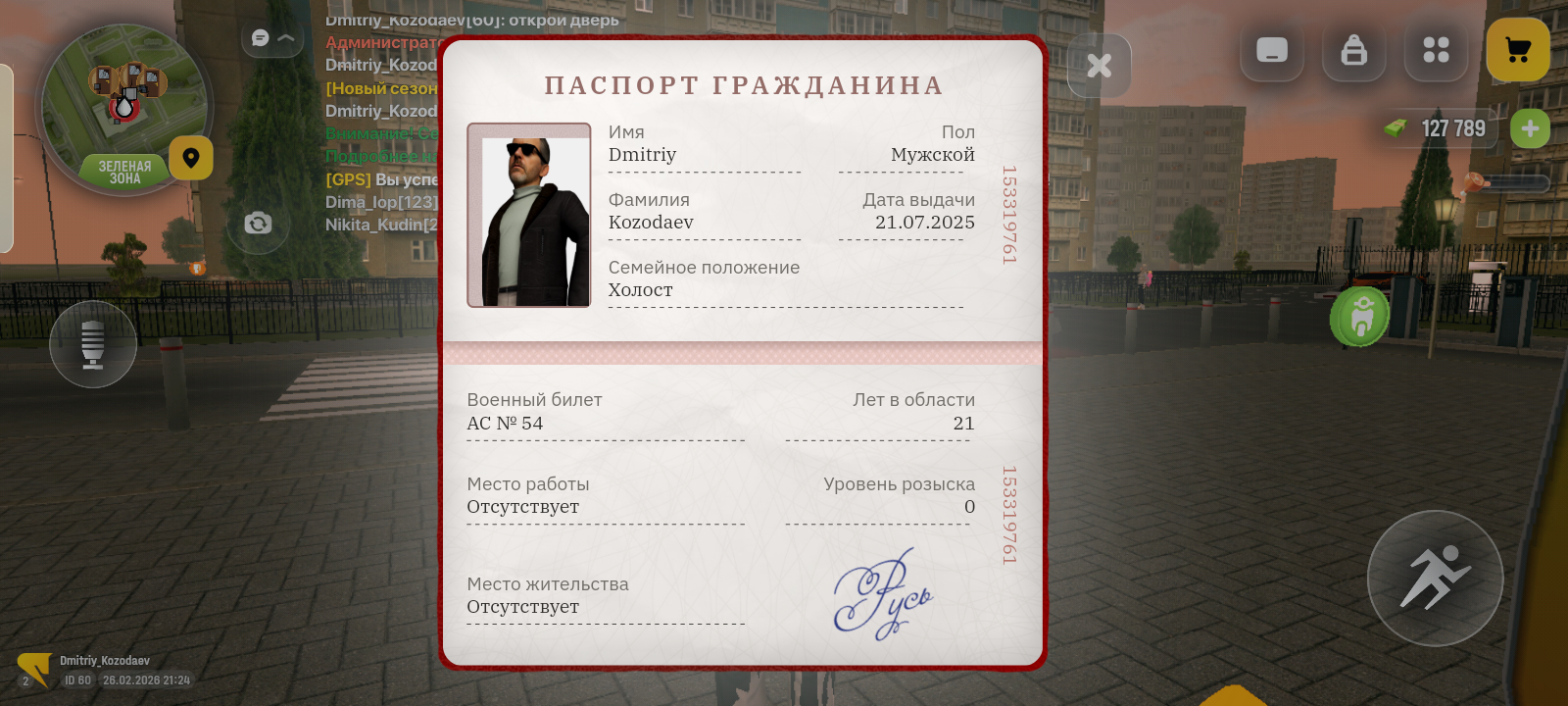Tap the running man sprint icon
The width and height of the screenshot is (1568, 706).
click(x=1435, y=579)
